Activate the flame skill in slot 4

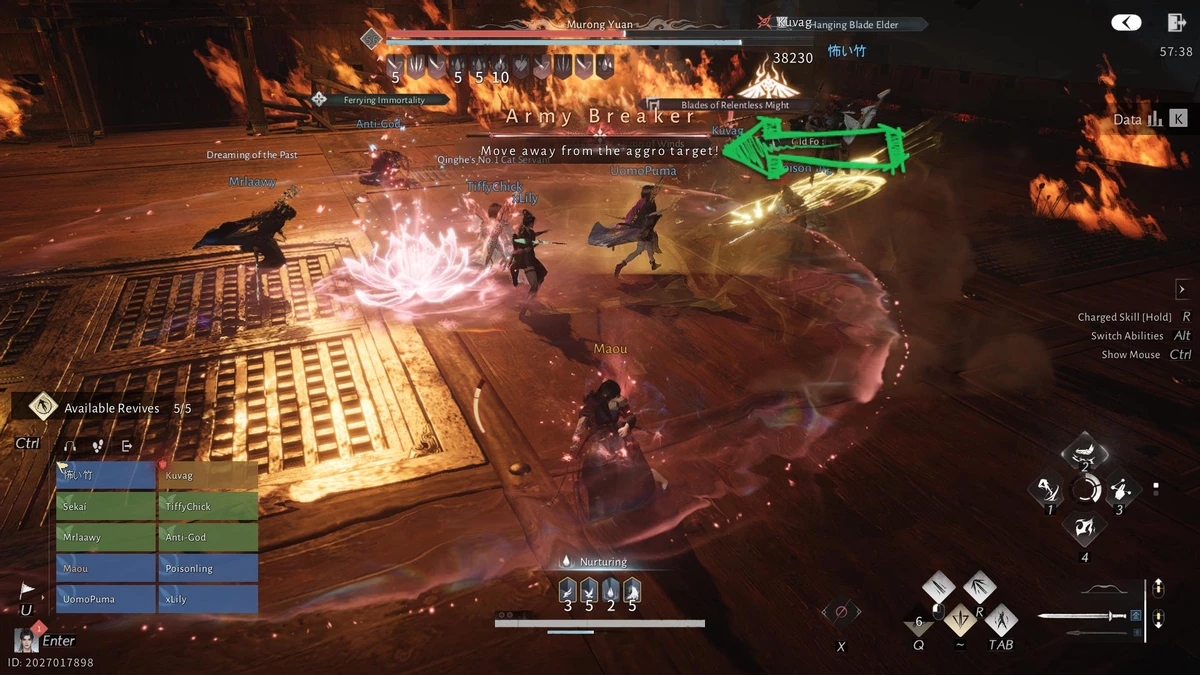pyautogui.click(x=1084, y=529)
